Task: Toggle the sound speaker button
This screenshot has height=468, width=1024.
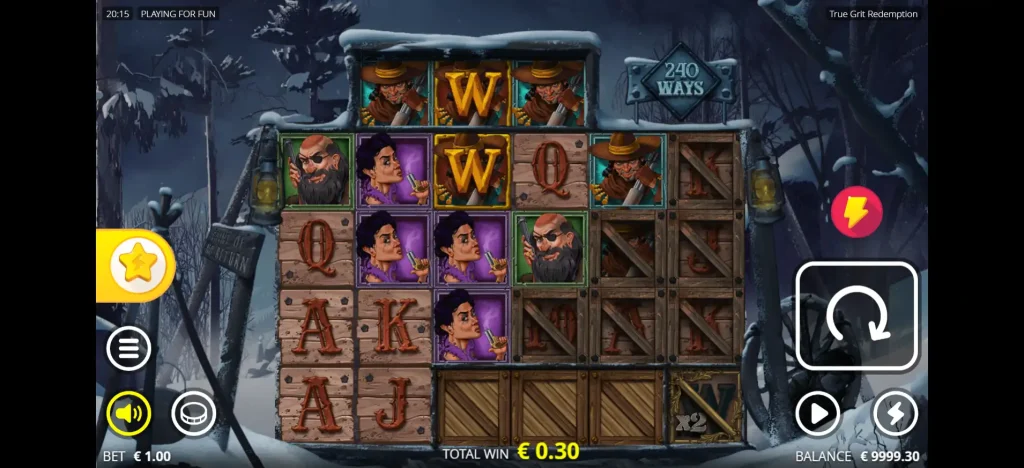Action: pos(129,412)
